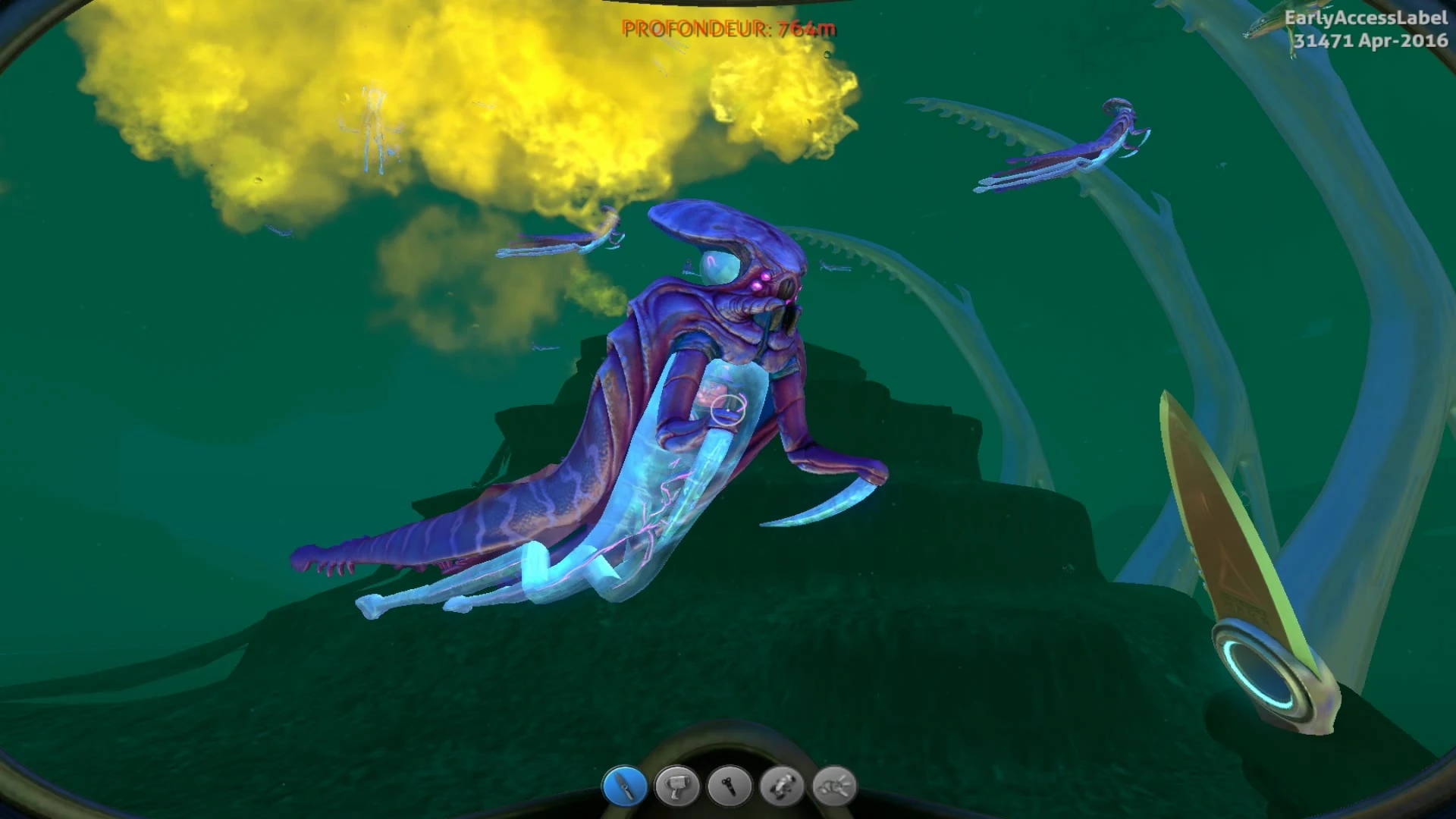Equip the propulsion cannon quickslot icon
The image size is (1456, 819).
pyautogui.click(x=781, y=788)
